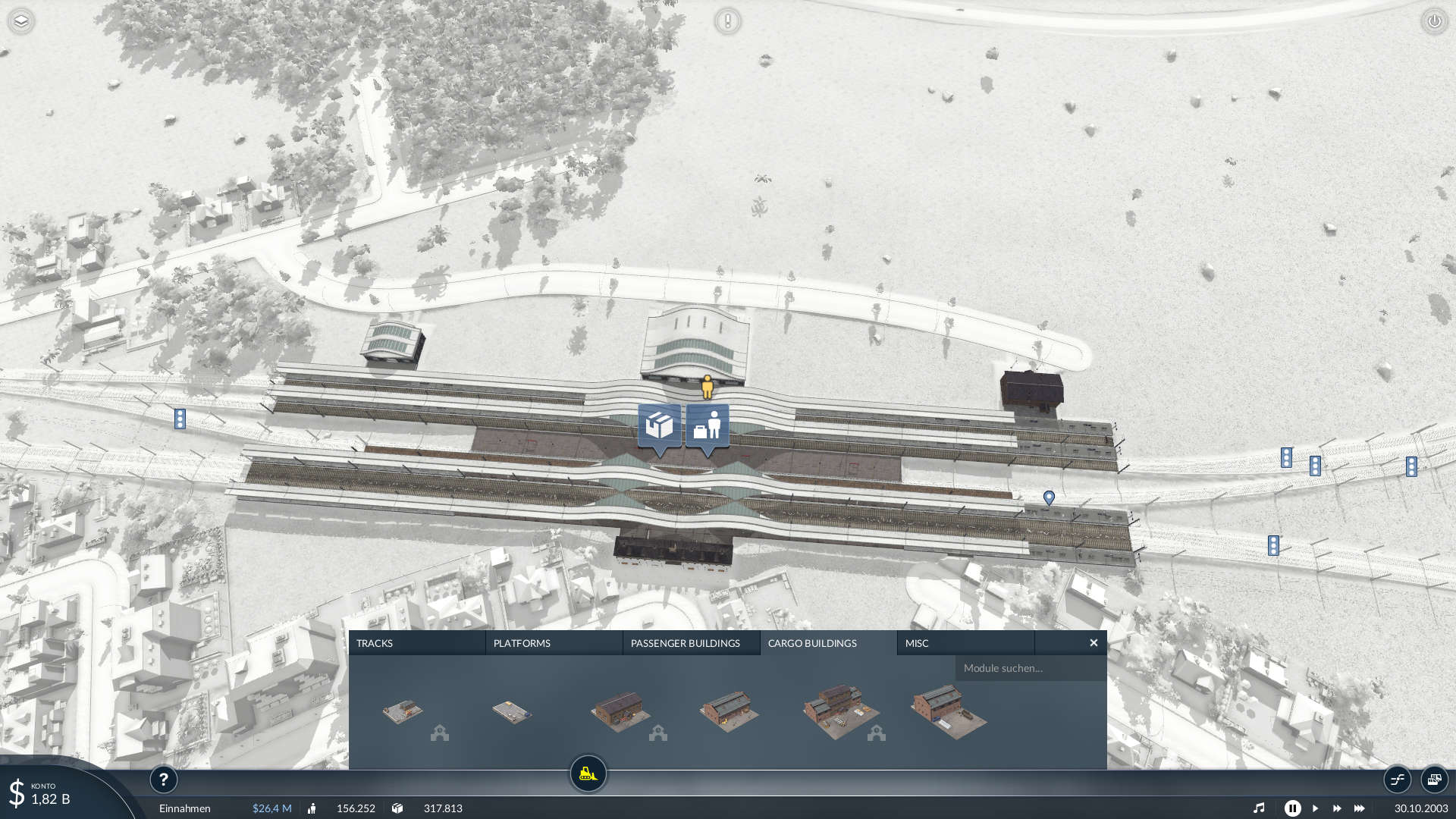Select the Passenger Buildings tab
This screenshot has width=1456, height=819.
click(691, 643)
